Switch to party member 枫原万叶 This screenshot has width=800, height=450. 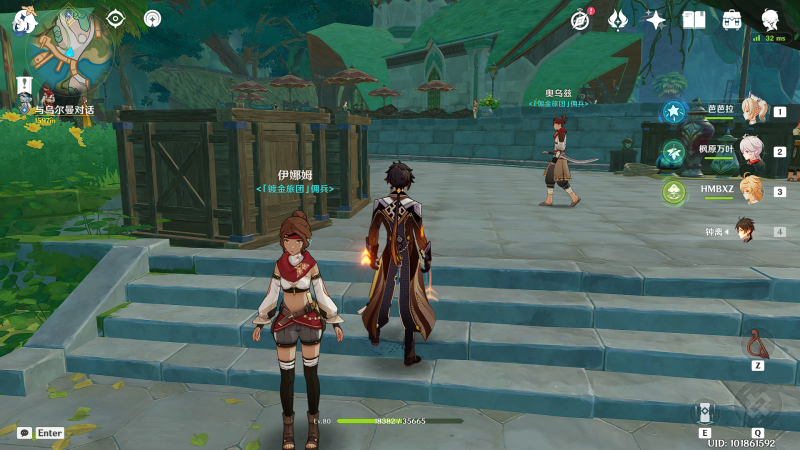click(749, 151)
